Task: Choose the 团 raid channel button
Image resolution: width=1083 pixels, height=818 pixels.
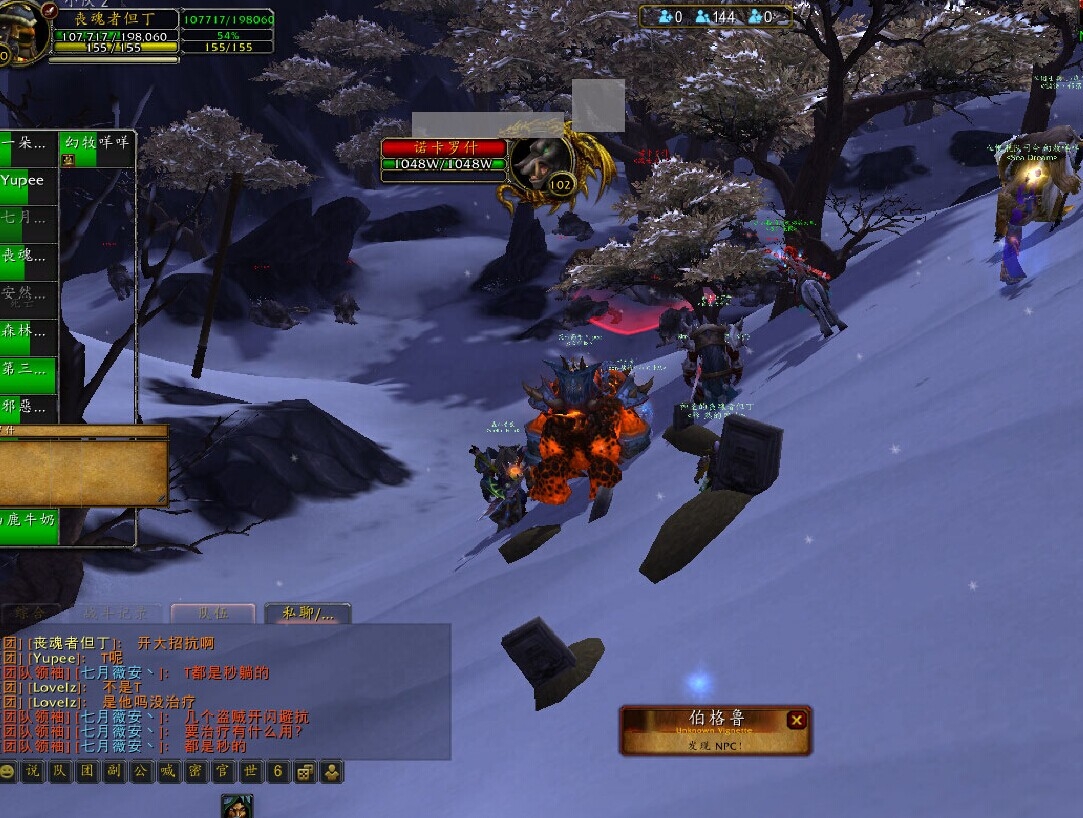Action: (87, 772)
